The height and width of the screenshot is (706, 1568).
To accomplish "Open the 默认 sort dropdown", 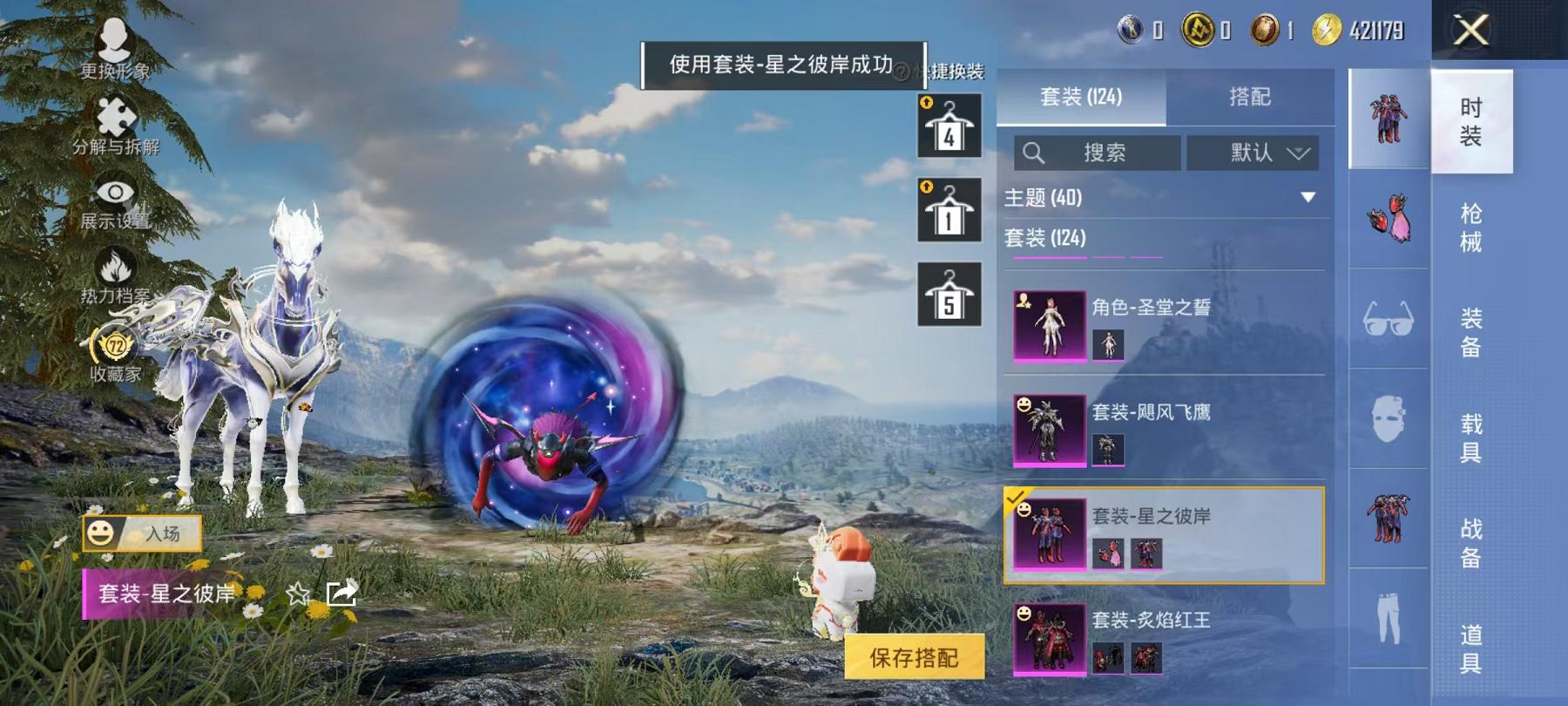I will (1252, 153).
